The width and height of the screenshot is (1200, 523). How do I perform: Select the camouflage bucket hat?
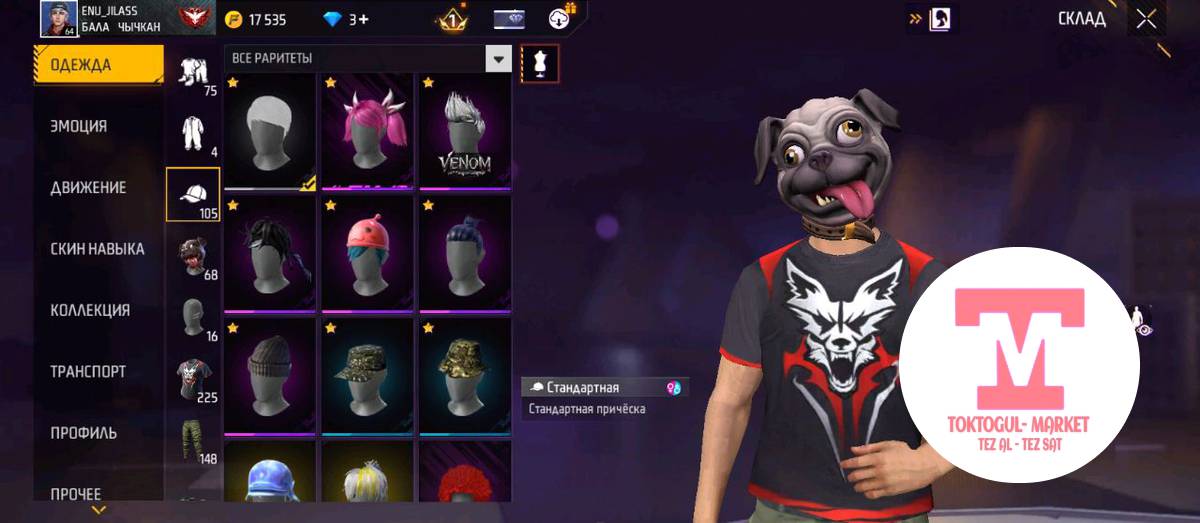(x=464, y=375)
